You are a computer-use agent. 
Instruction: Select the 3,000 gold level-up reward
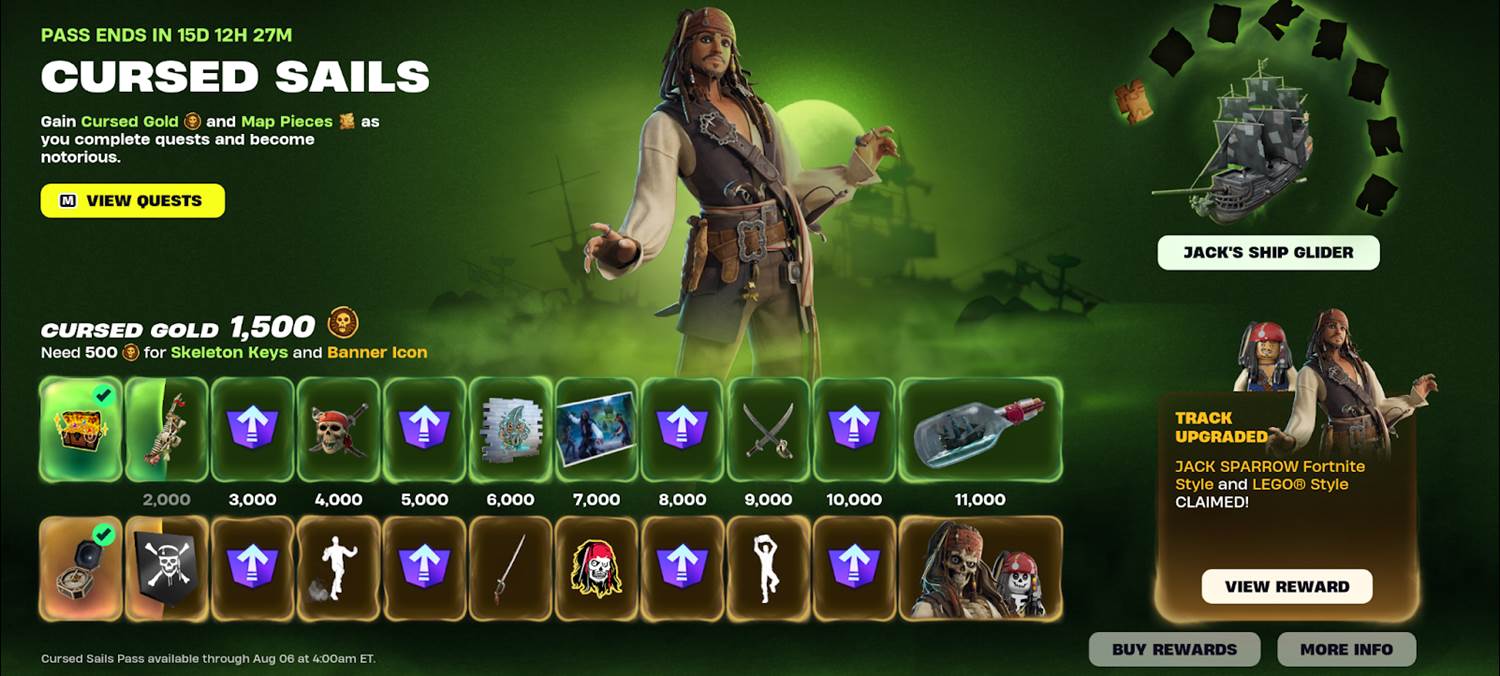253,429
